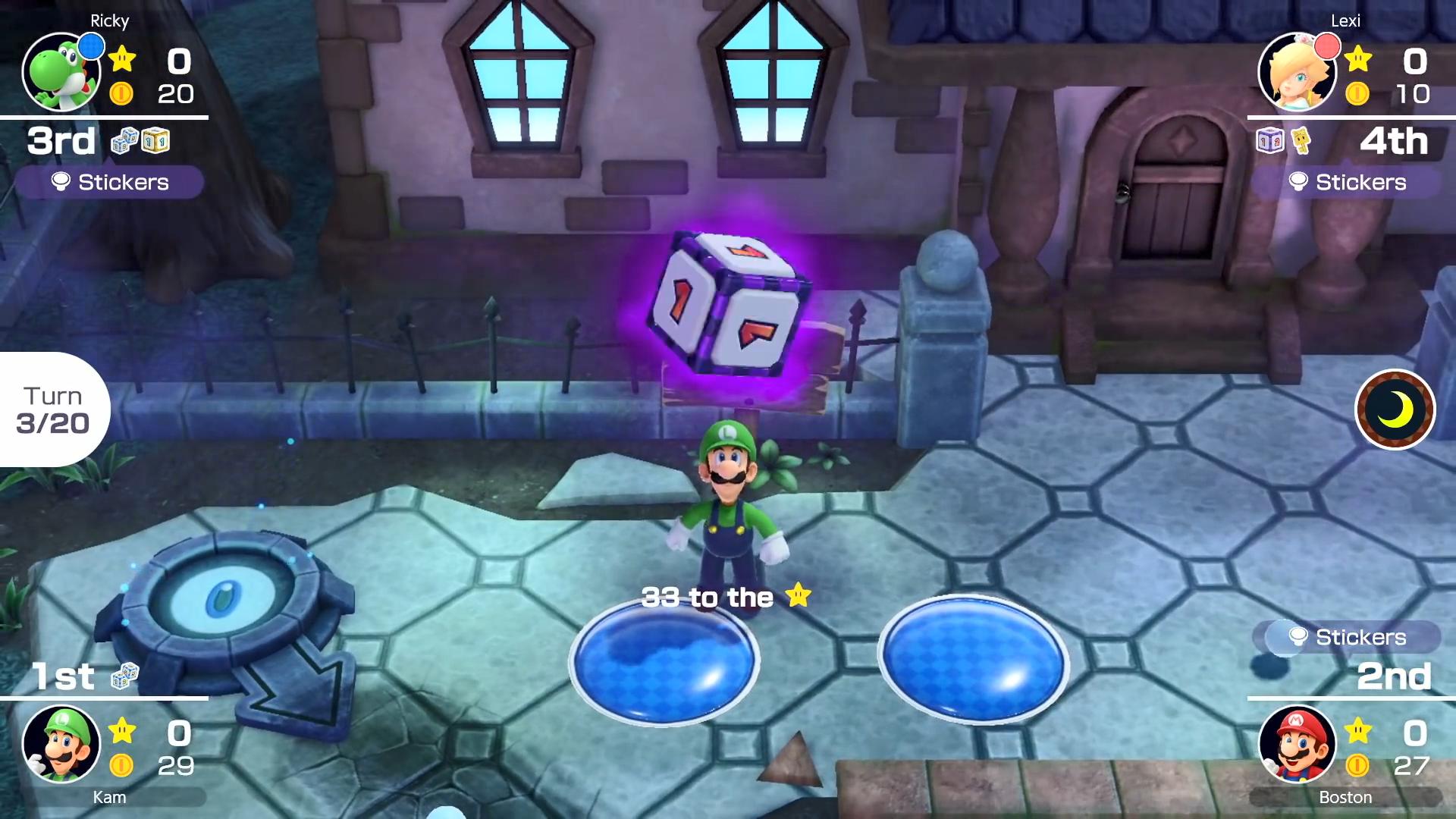Select Lexi's purple dice block item icon
Screen dimensions: 1456x819
point(1269,140)
